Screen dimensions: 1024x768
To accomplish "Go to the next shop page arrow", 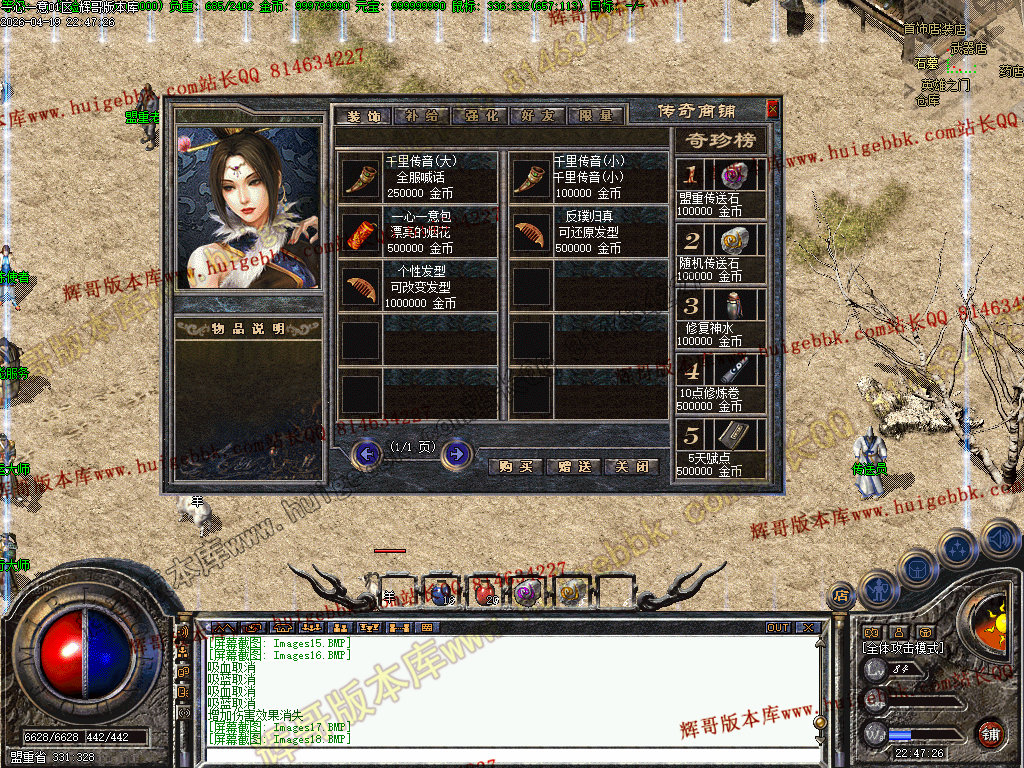I will click(x=457, y=455).
